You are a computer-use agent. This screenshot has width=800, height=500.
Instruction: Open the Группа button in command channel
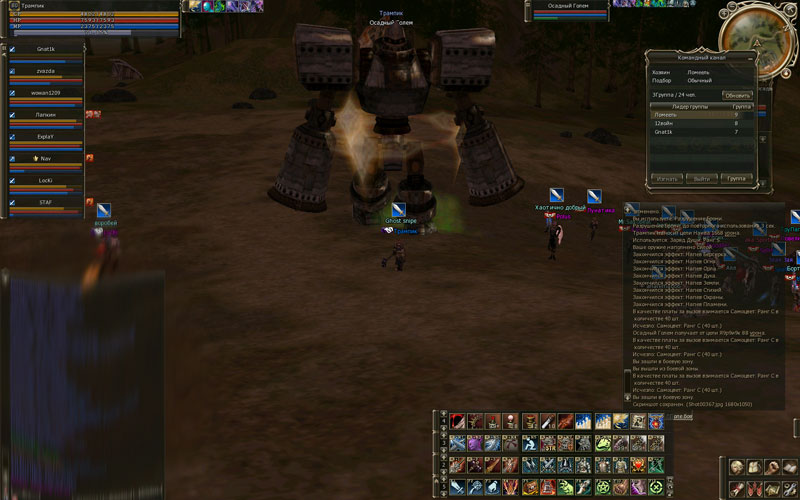point(737,179)
